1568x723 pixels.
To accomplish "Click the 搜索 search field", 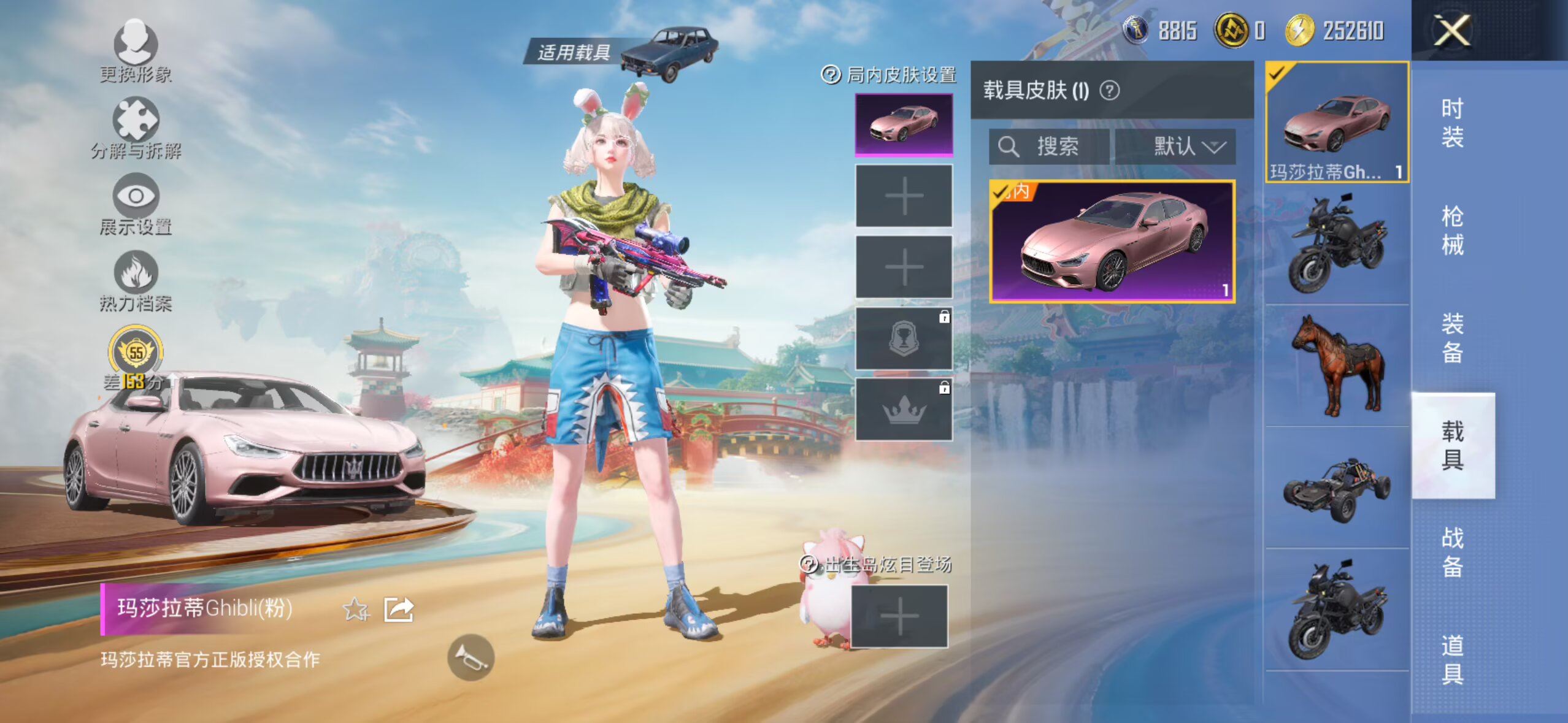I will pos(1049,147).
